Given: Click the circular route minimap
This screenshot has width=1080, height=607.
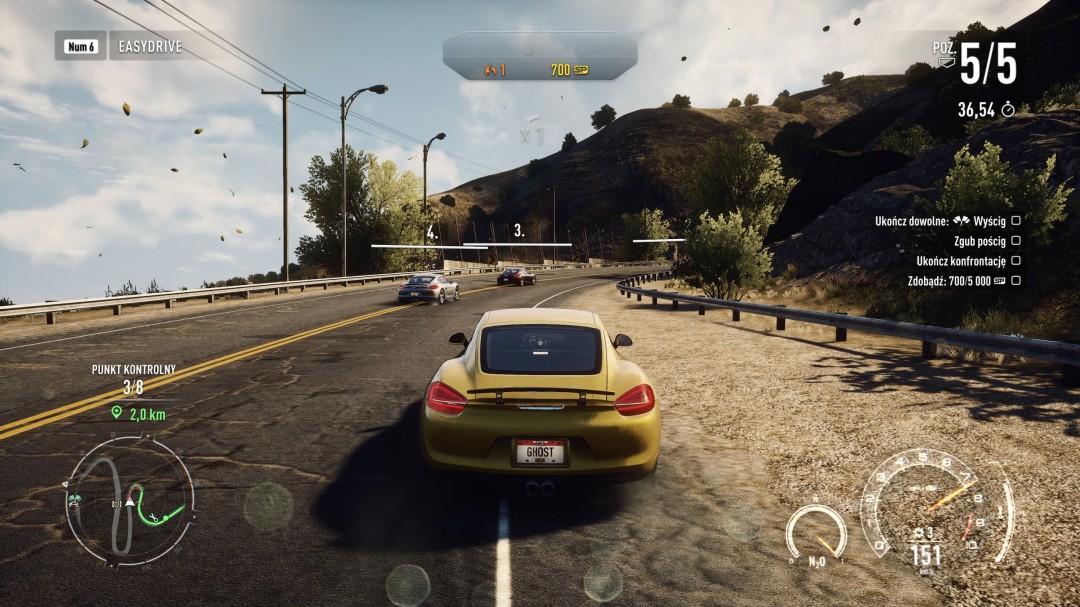Looking at the screenshot, I should (x=129, y=501).
